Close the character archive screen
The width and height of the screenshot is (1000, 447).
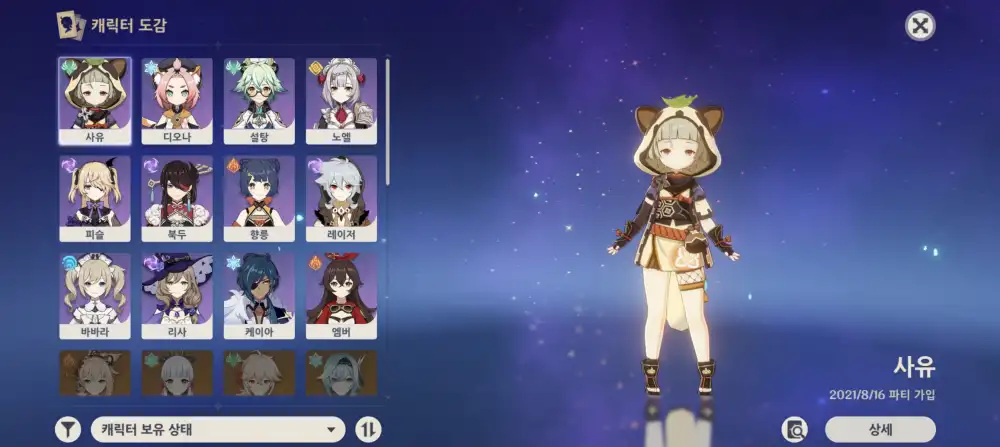click(920, 26)
